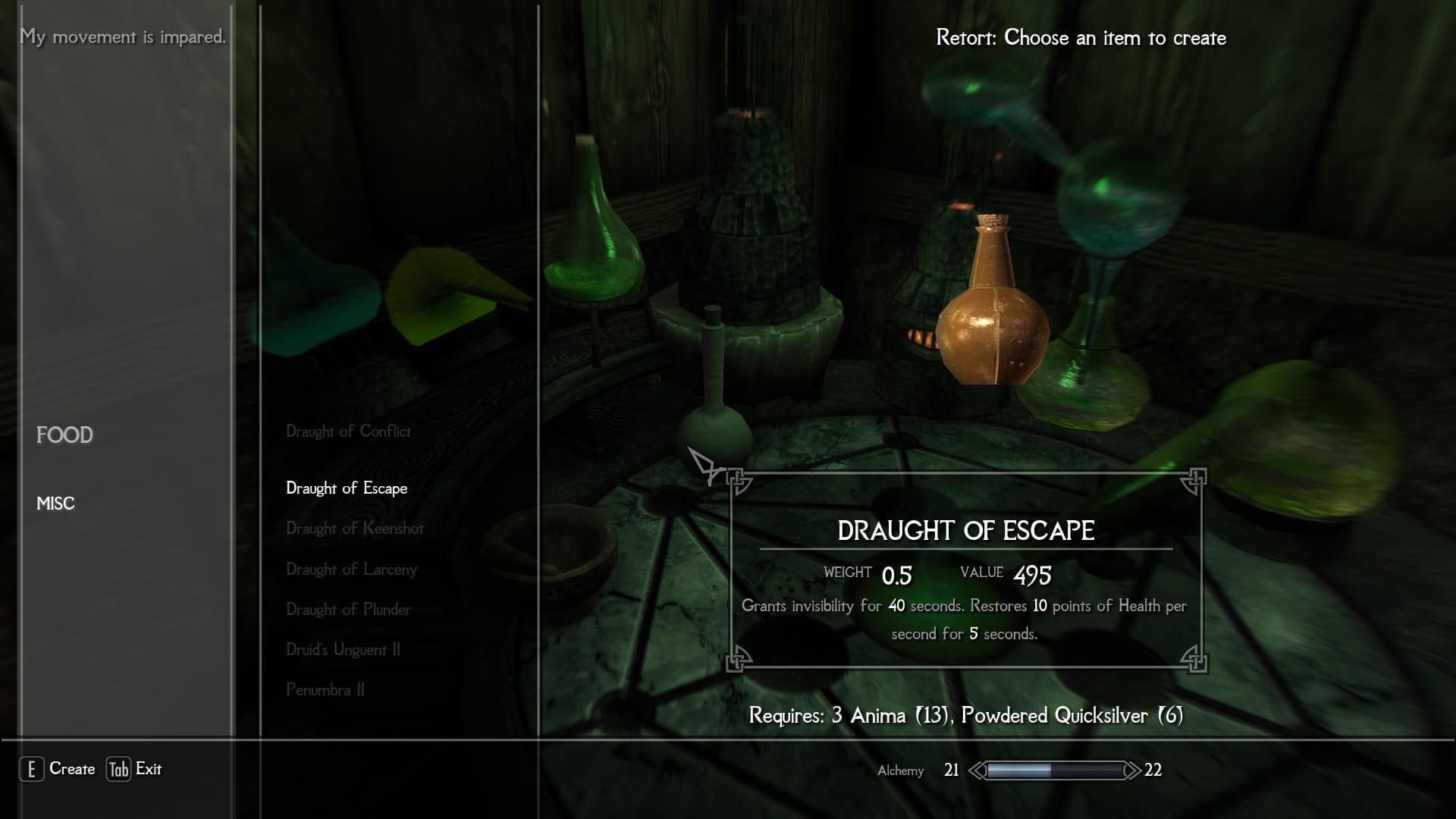Select Penumbra II in the recipe list
Image resolution: width=1456 pixels, height=819 pixels.
click(x=325, y=690)
